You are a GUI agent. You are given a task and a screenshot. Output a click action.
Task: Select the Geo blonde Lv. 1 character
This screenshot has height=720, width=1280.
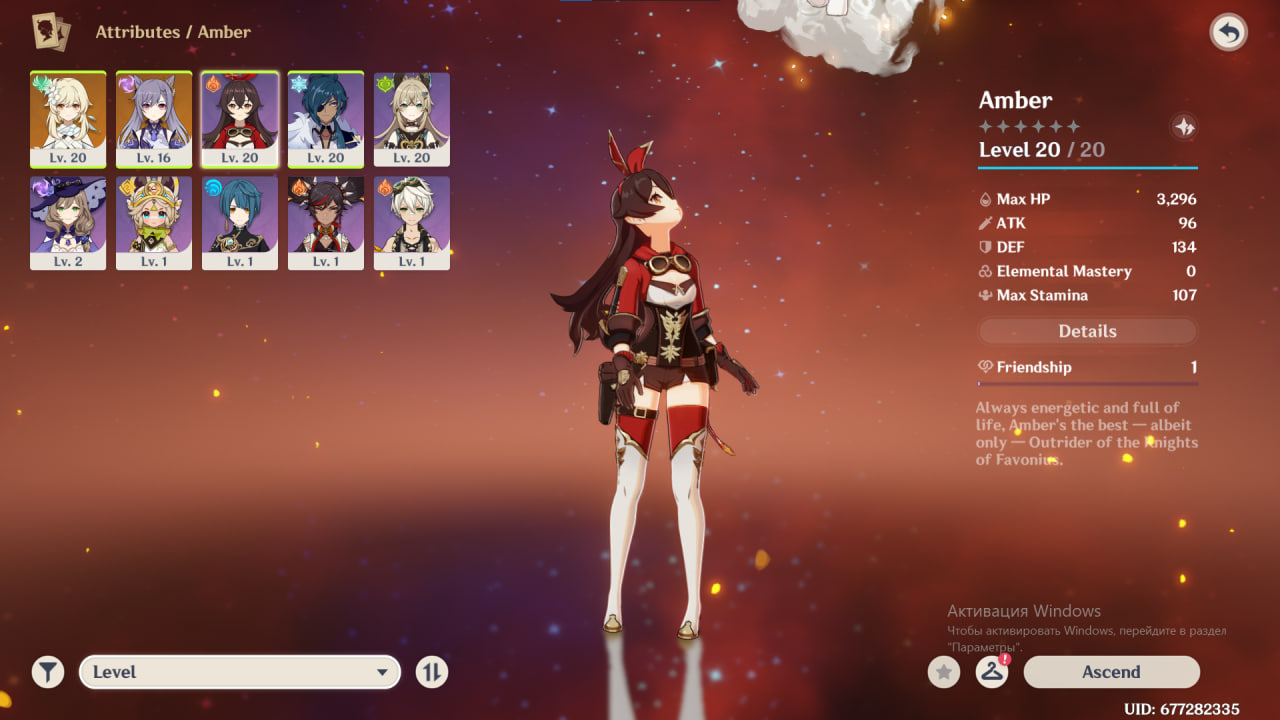pos(154,223)
